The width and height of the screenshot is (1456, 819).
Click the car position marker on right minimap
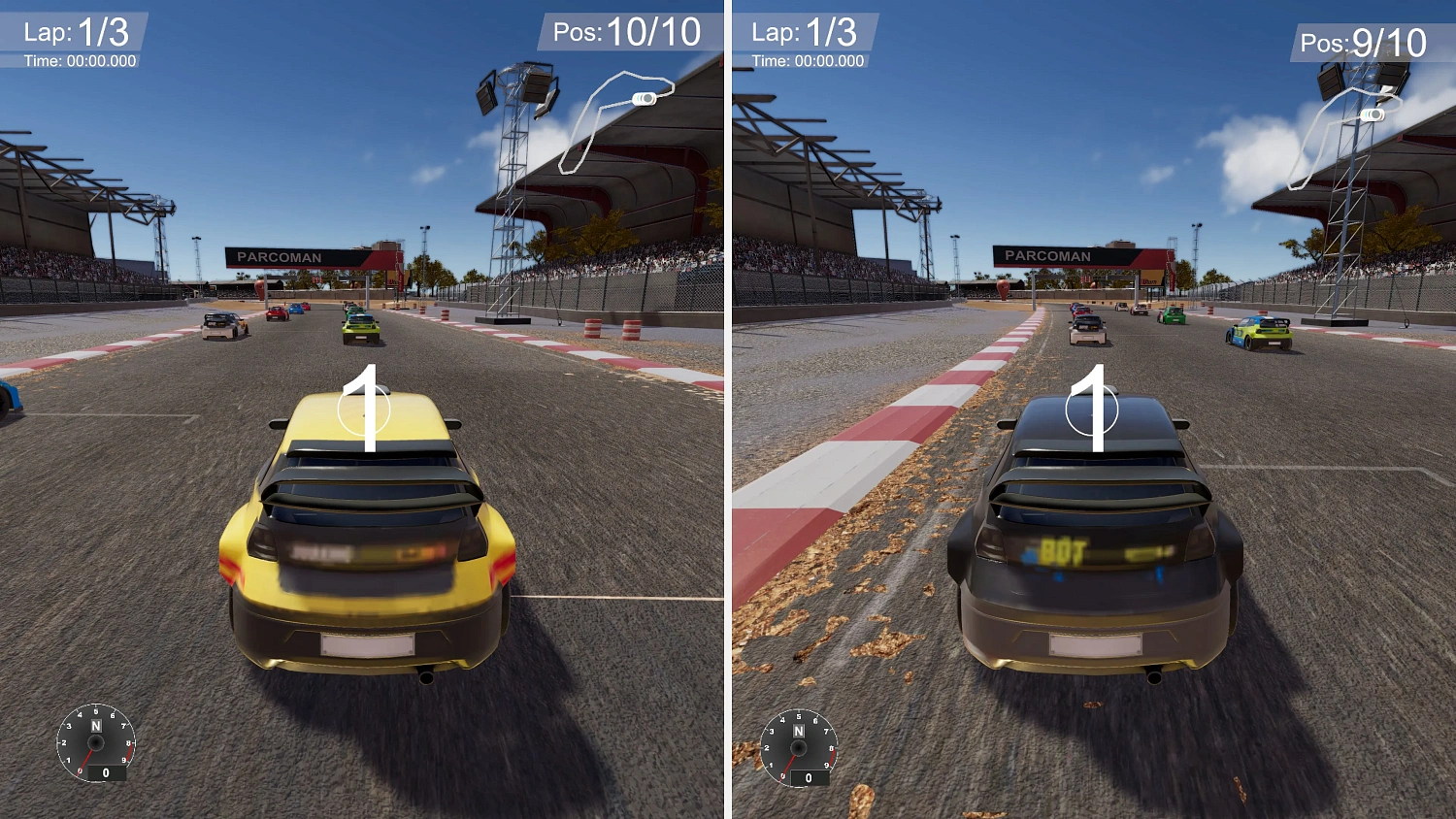coord(1371,114)
